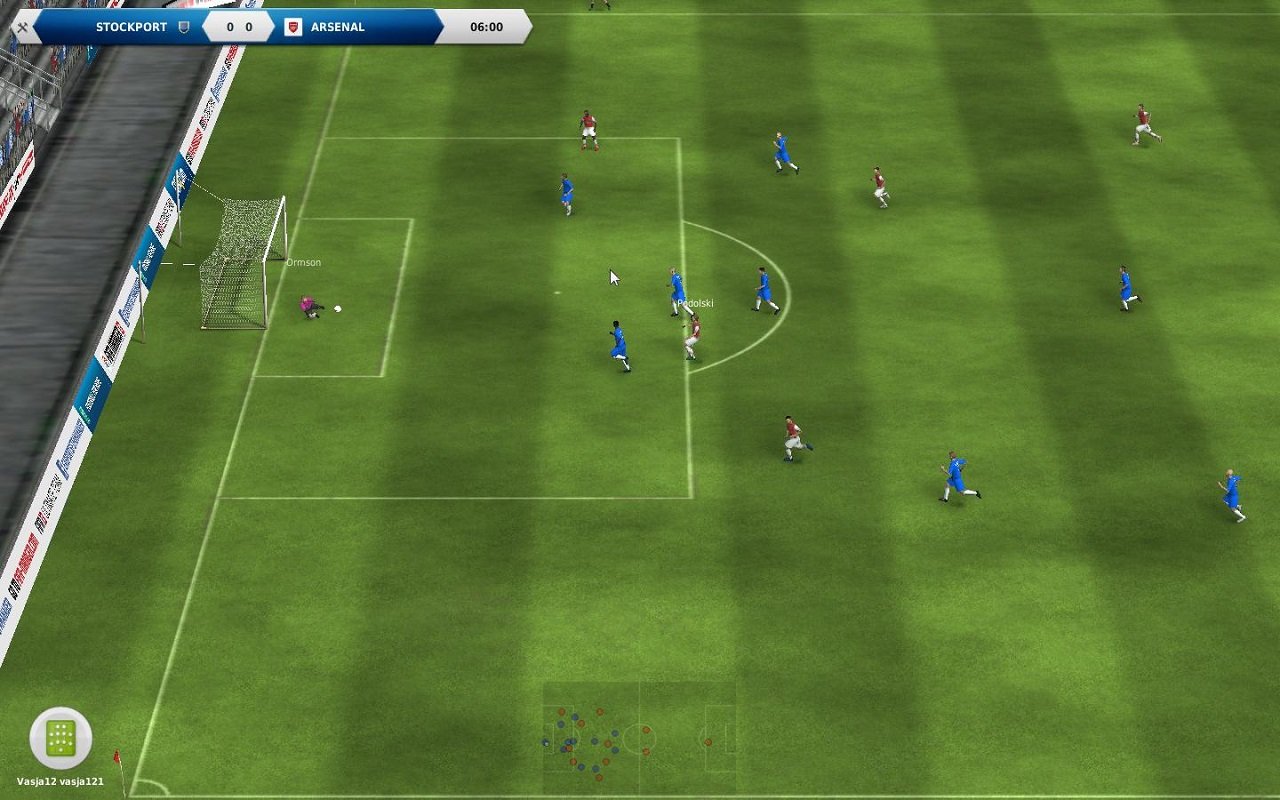Expand the match clock panel showing 06:00
Image resolution: width=1280 pixels, height=800 pixels.
[x=487, y=27]
